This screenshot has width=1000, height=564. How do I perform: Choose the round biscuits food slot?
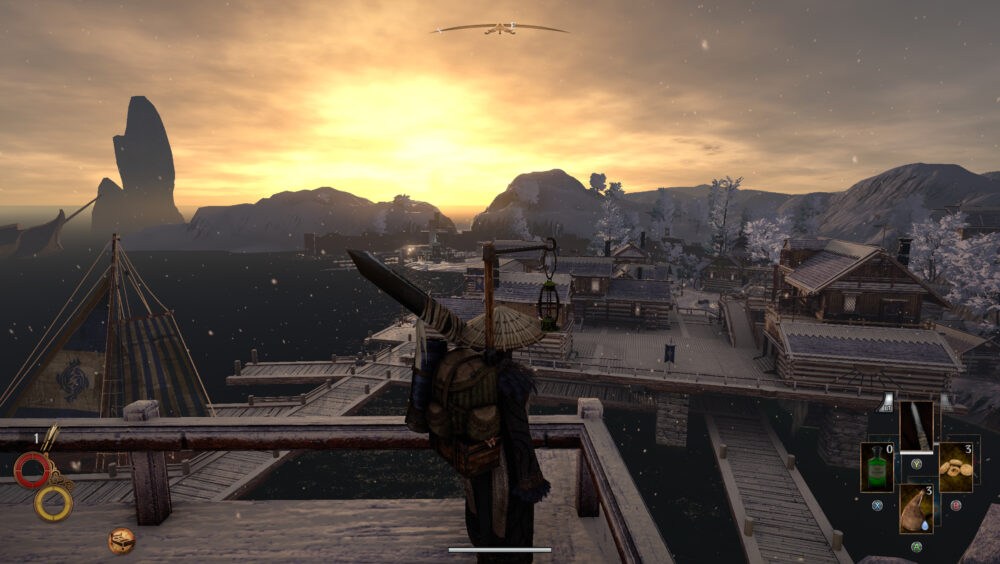(955, 467)
